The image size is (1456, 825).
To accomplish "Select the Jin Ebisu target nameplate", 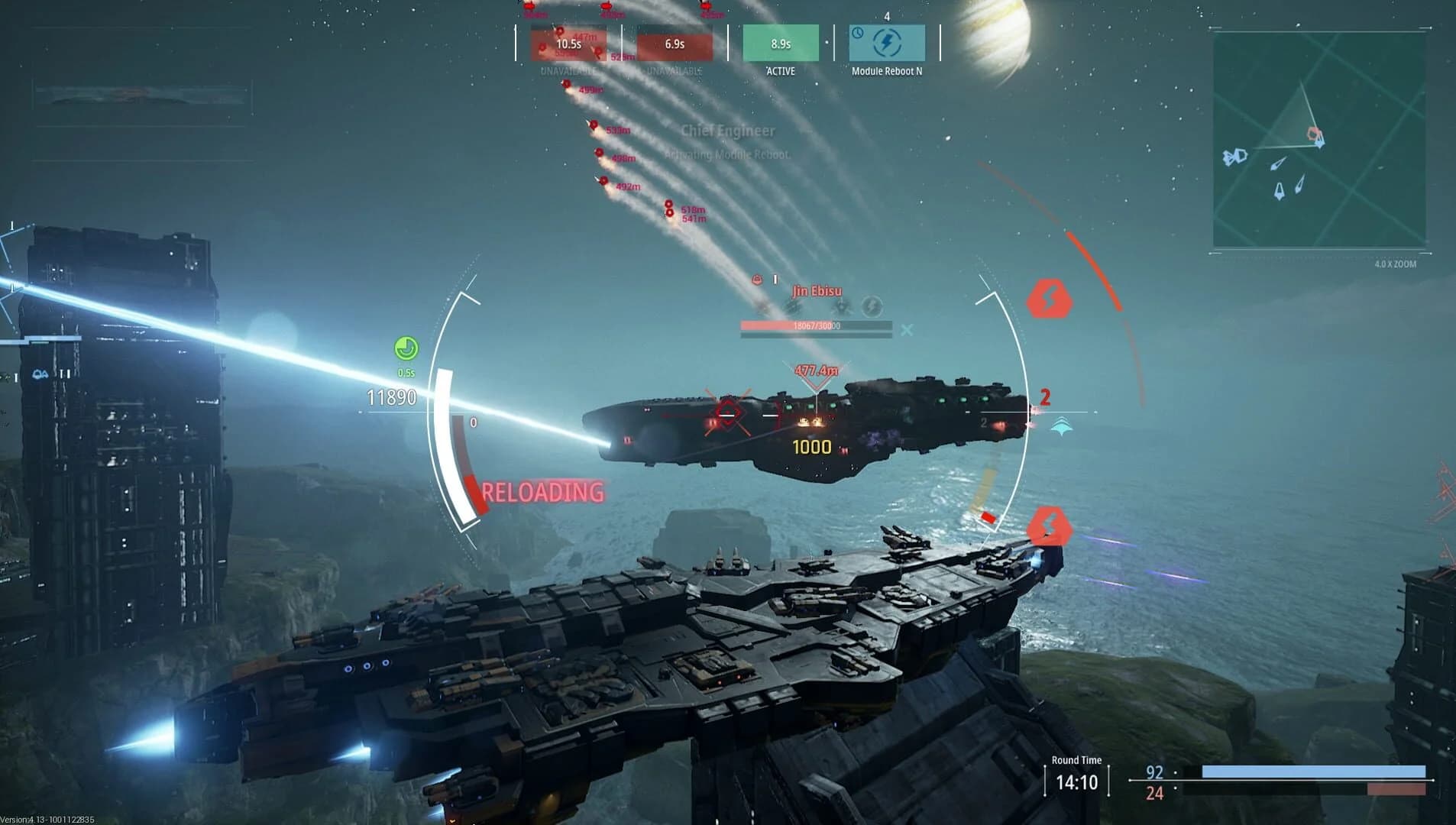I will pos(817,290).
